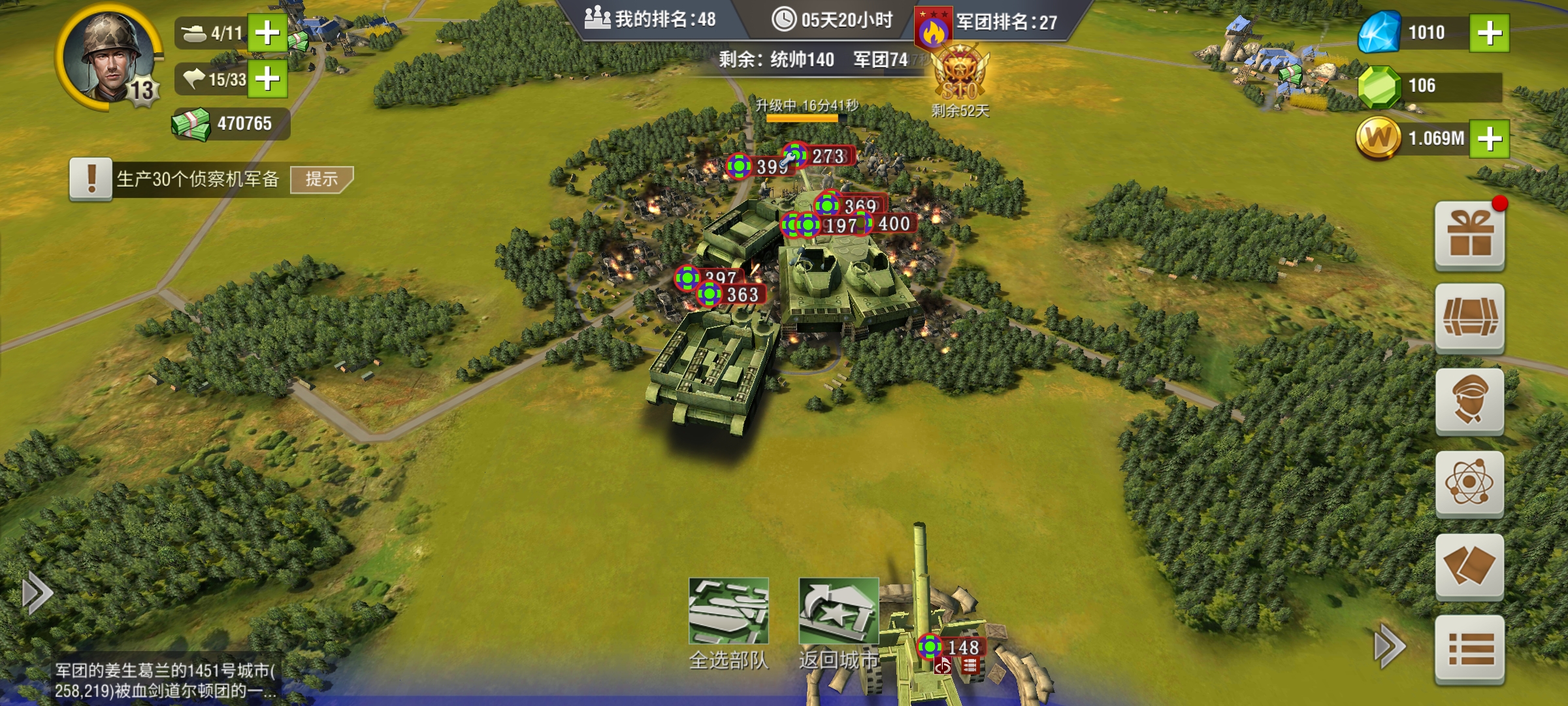Open the cards menu
Image resolution: width=1568 pixels, height=706 pixels.
pyautogui.click(x=1469, y=566)
